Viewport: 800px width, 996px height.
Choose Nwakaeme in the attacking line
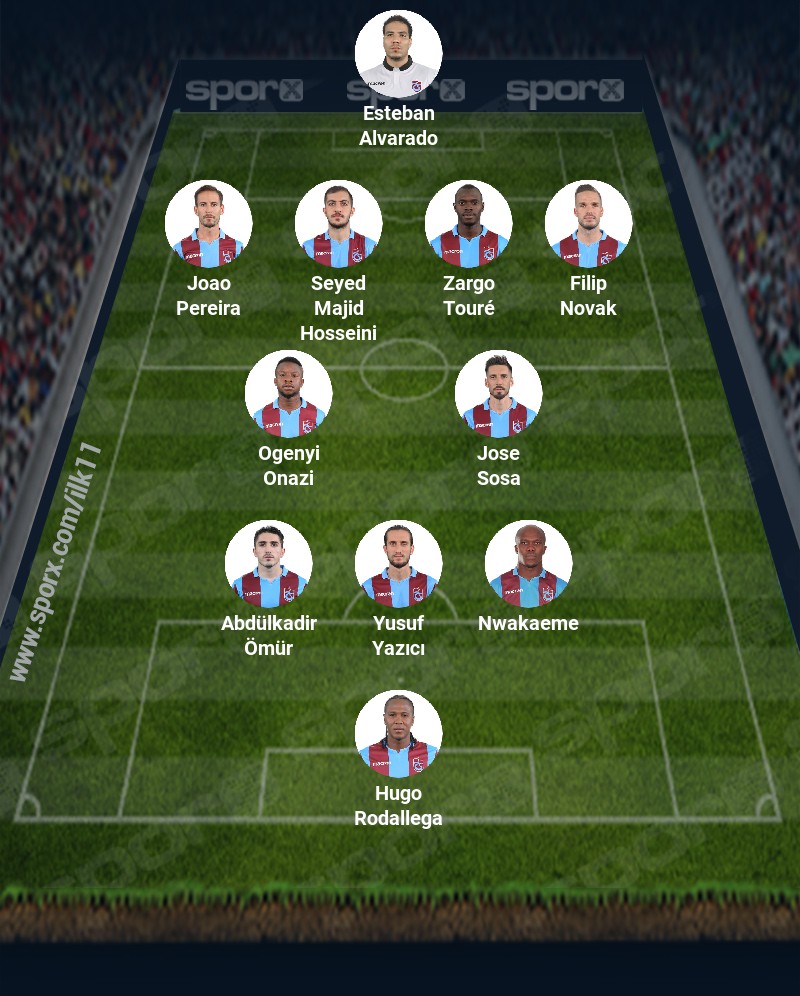(x=528, y=564)
